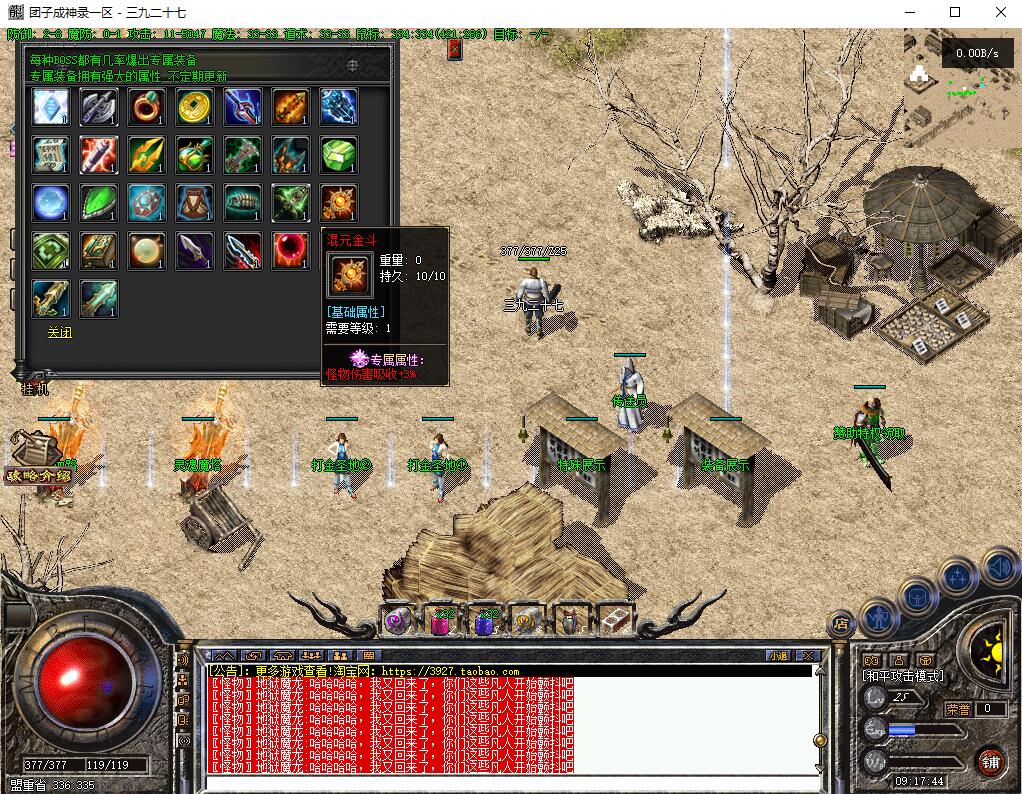Viewport: 1022px width, 794px height.
Task: Open the round 铺 stall button
Action: 990,760
